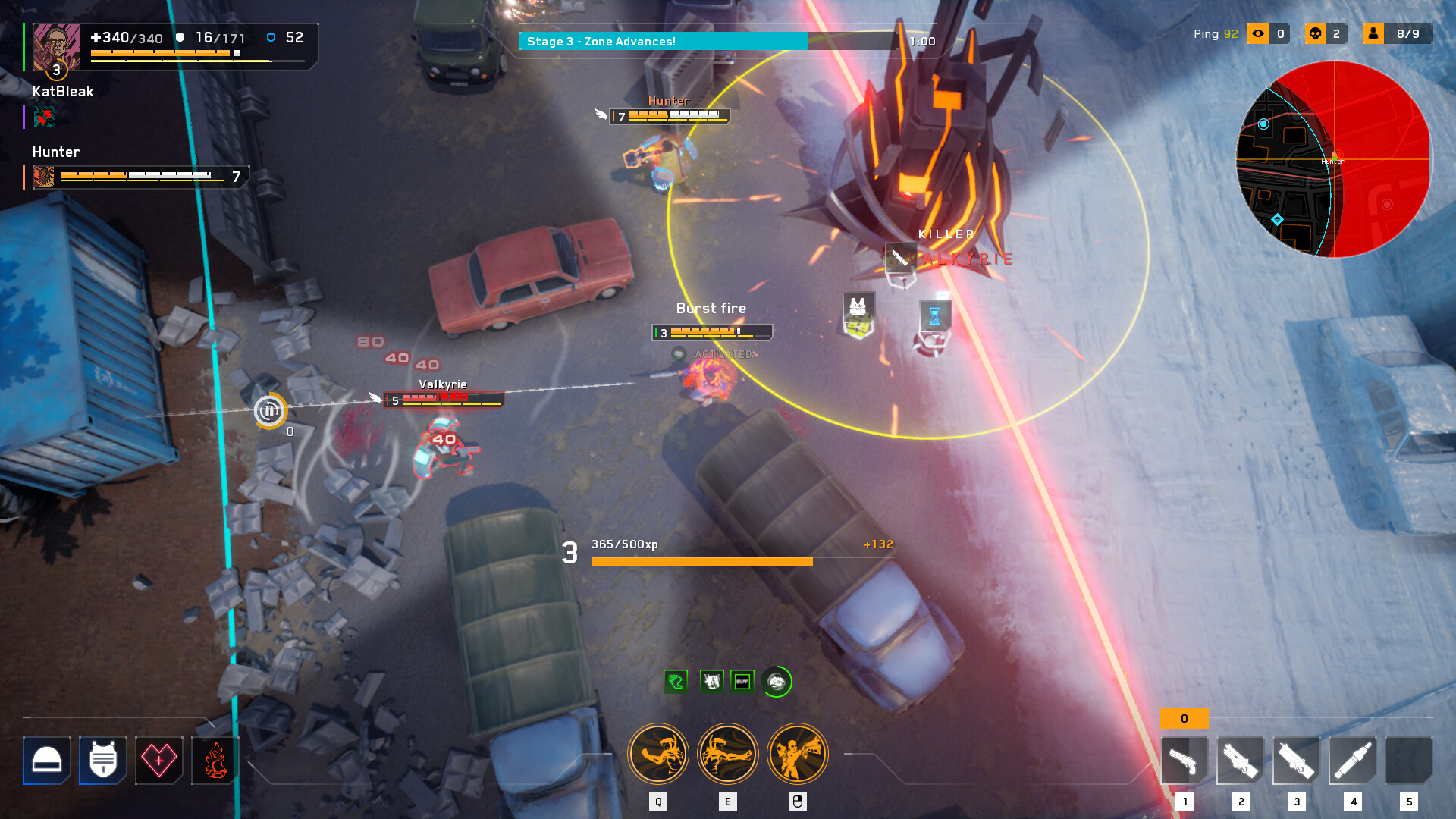This screenshot has height=819, width=1456.
Task: Click the 365/500xp experience progress bar
Action: click(701, 560)
